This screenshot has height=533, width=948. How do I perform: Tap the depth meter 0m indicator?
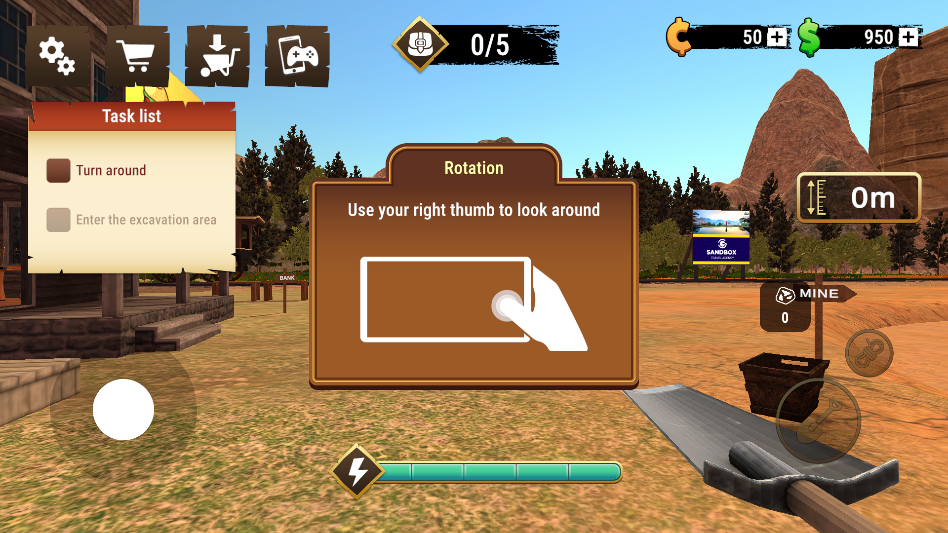pos(859,198)
